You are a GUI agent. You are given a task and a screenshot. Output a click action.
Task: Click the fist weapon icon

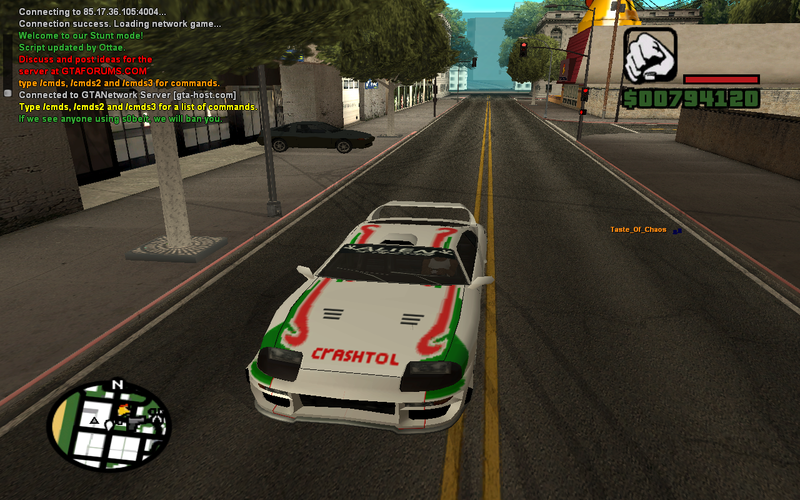coord(650,54)
